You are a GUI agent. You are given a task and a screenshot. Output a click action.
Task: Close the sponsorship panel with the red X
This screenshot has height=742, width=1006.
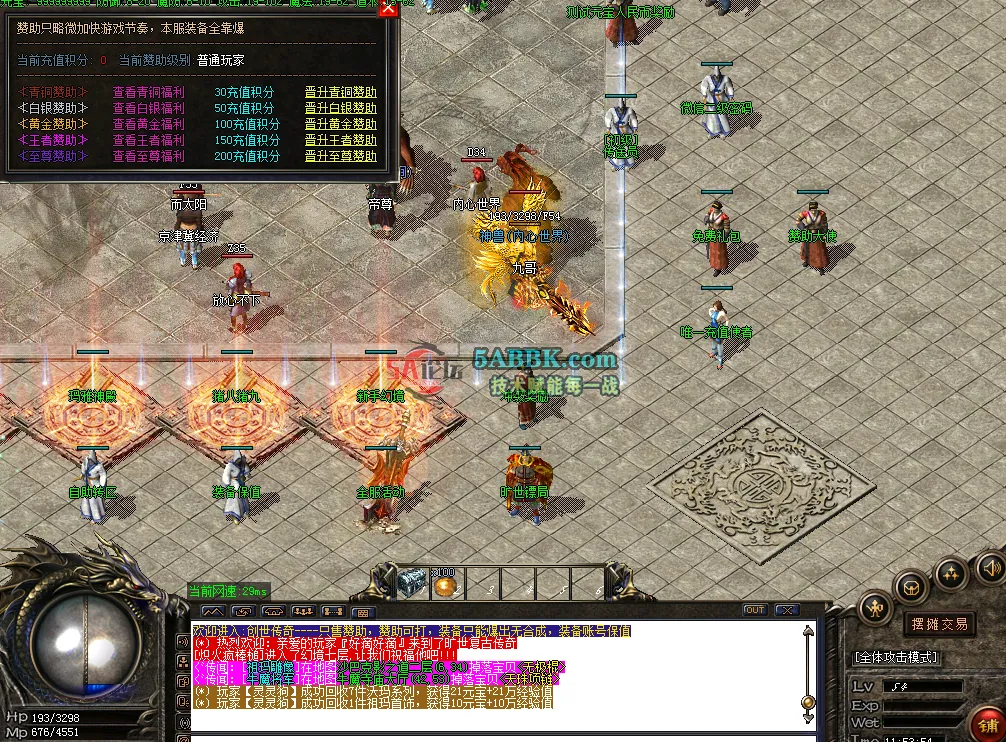click(x=388, y=9)
